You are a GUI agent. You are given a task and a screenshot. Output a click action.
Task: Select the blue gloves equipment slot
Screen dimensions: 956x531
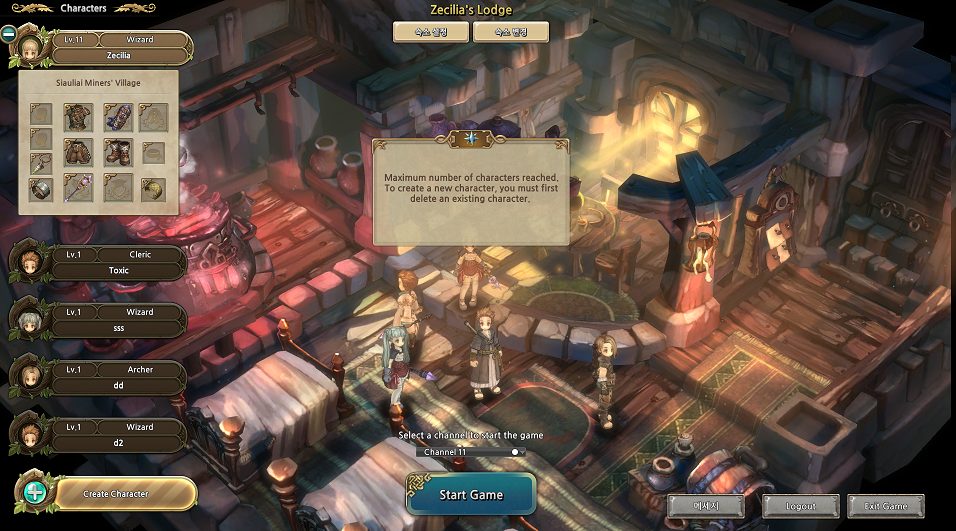(x=117, y=116)
